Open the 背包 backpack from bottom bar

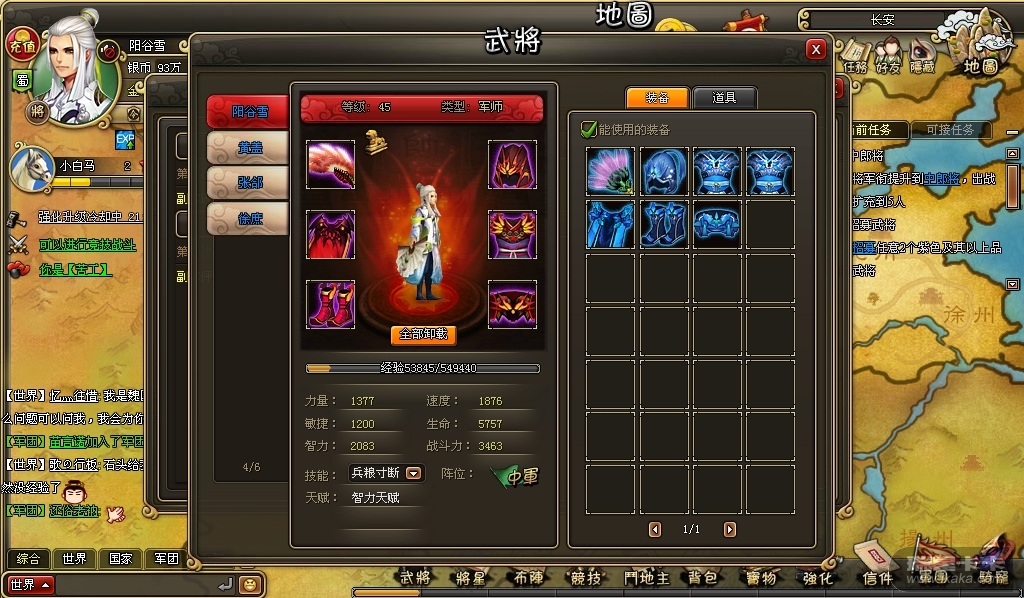[x=702, y=577]
